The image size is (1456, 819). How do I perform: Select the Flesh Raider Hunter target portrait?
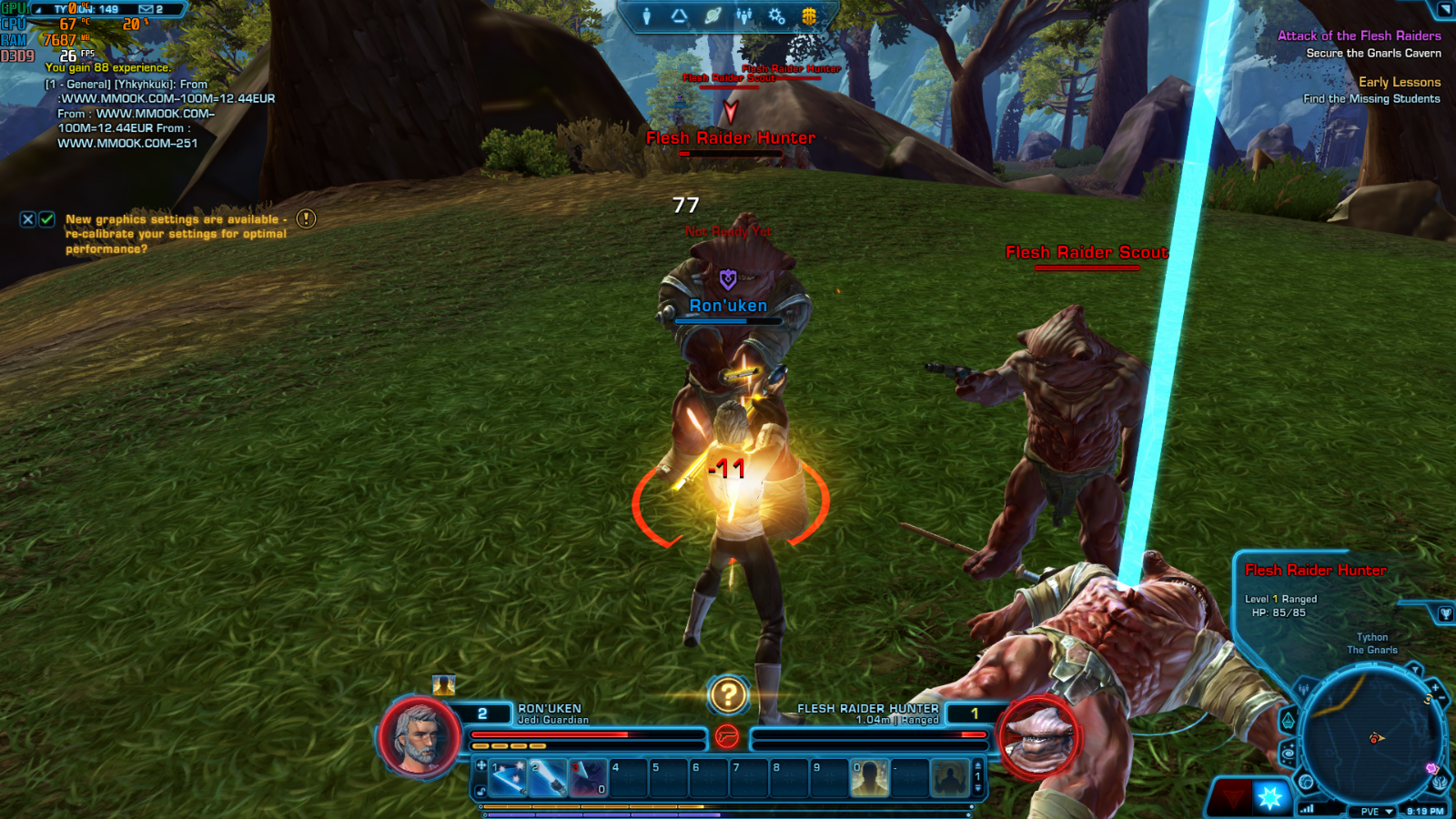click(x=1037, y=736)
